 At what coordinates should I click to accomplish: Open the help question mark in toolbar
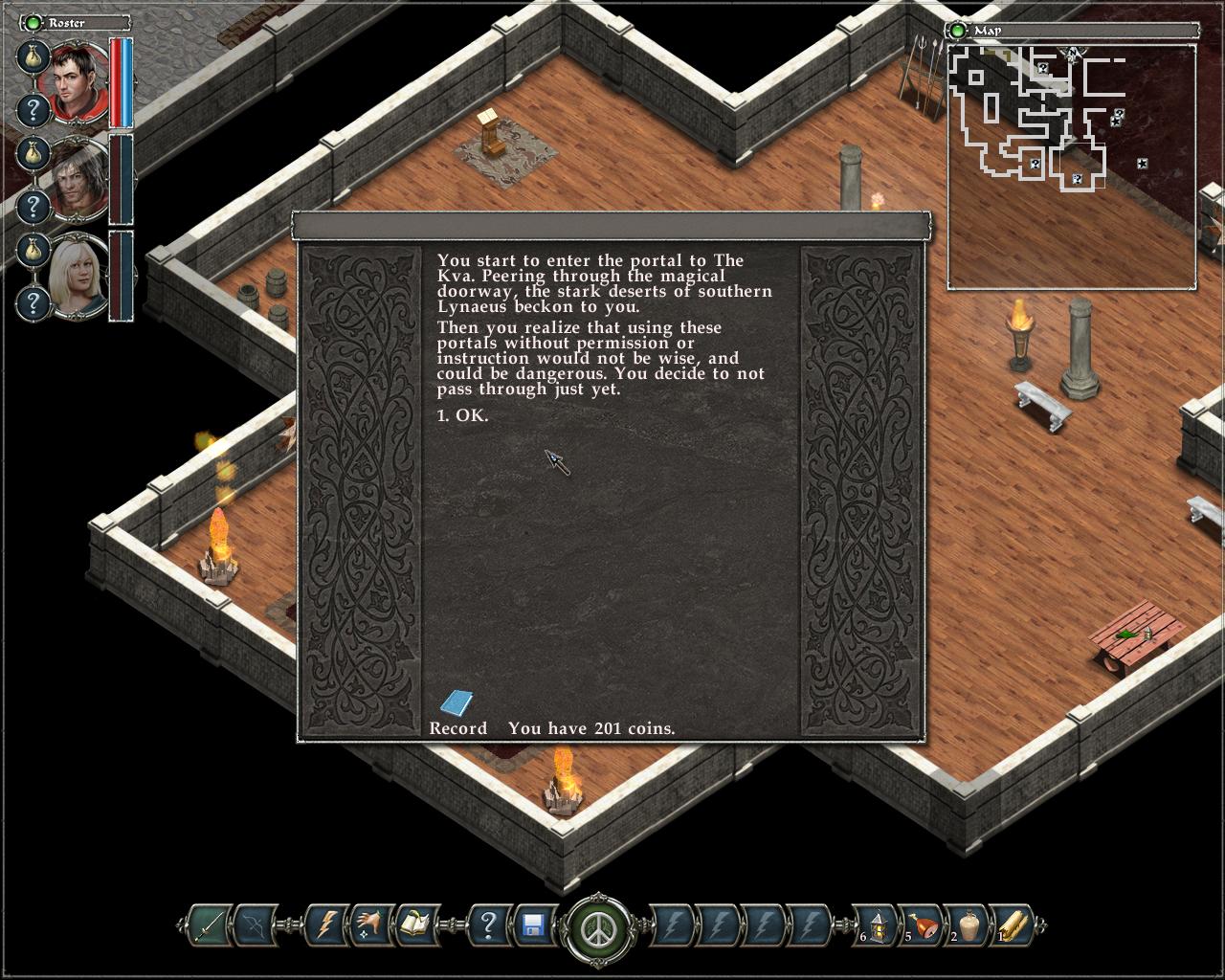[488, 925]
